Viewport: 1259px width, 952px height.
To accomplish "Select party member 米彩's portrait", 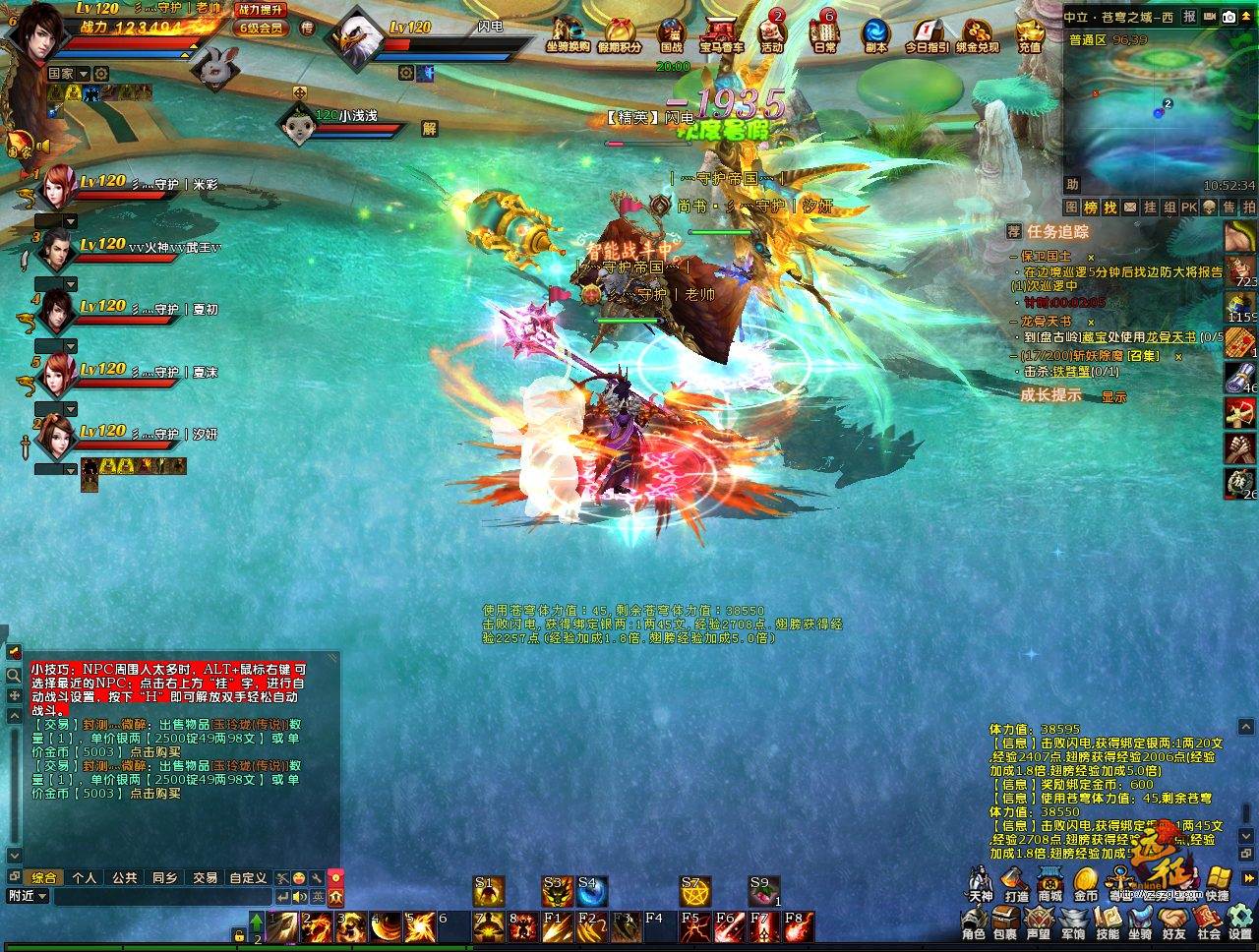I will [x=58, y=184].
